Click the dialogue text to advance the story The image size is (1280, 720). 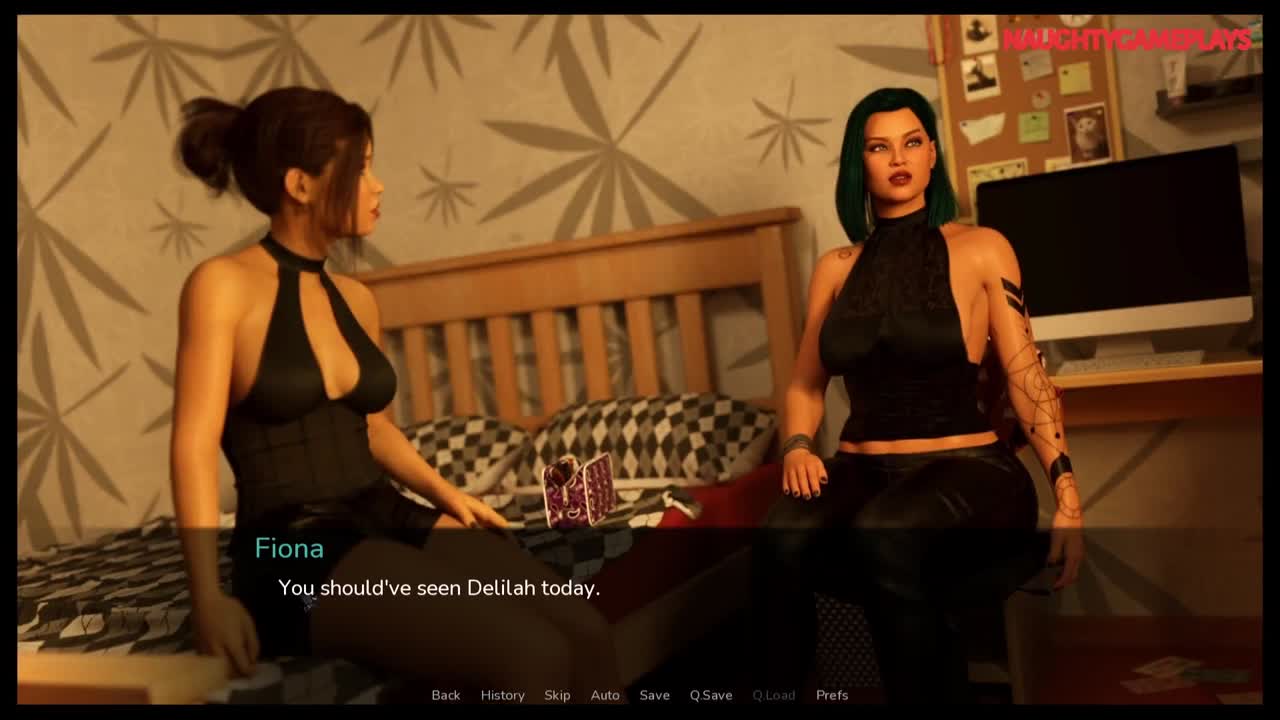440,589
